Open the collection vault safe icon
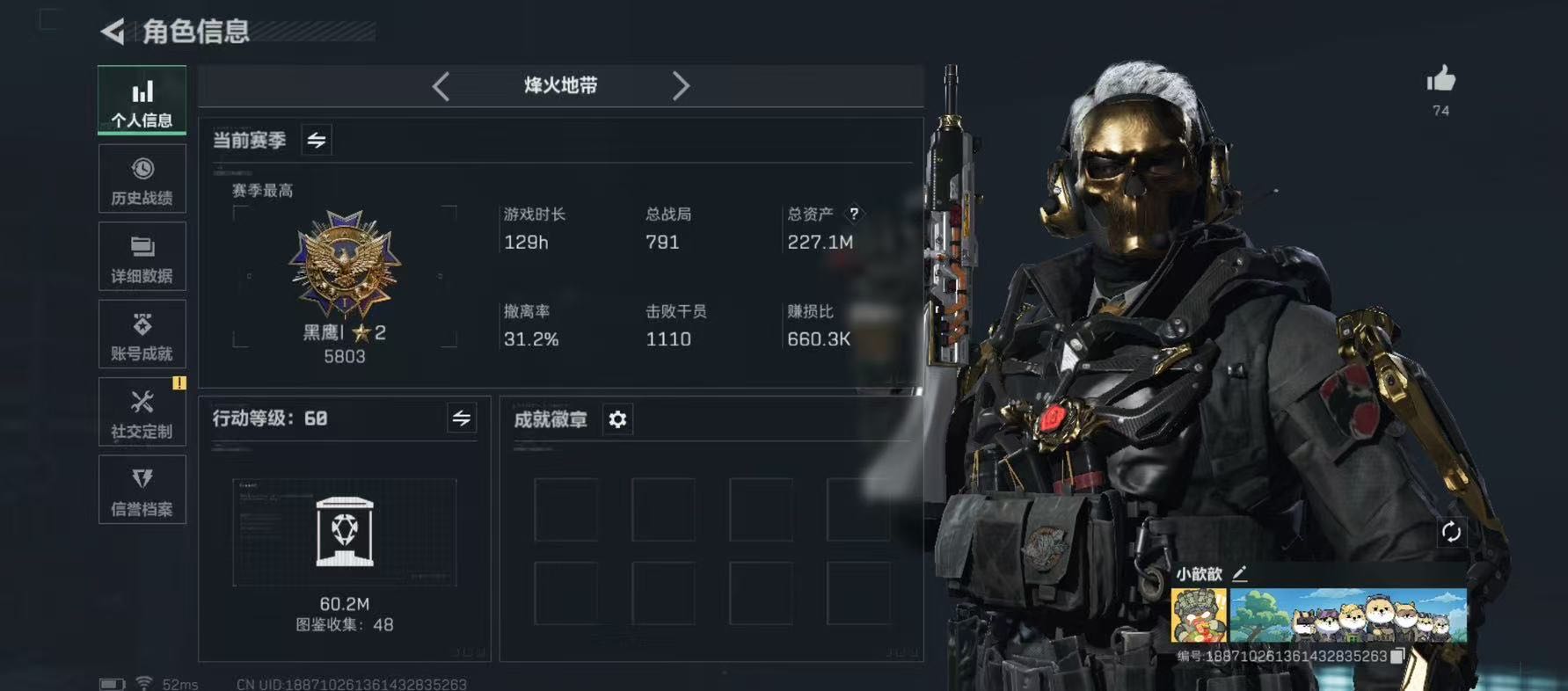1568x691 pixels. coord(345,532)
